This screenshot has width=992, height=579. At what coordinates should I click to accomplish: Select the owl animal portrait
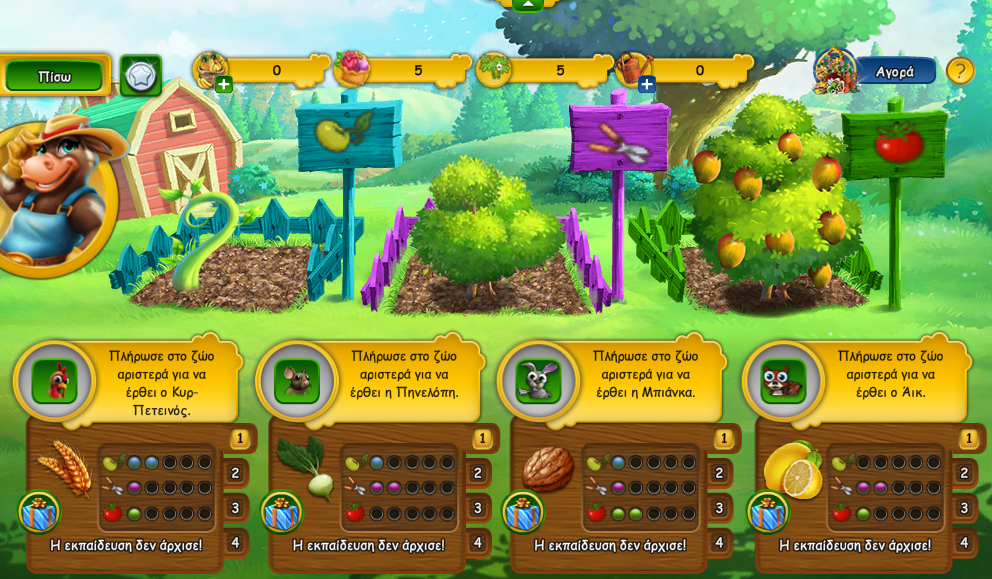click(783, 381)
